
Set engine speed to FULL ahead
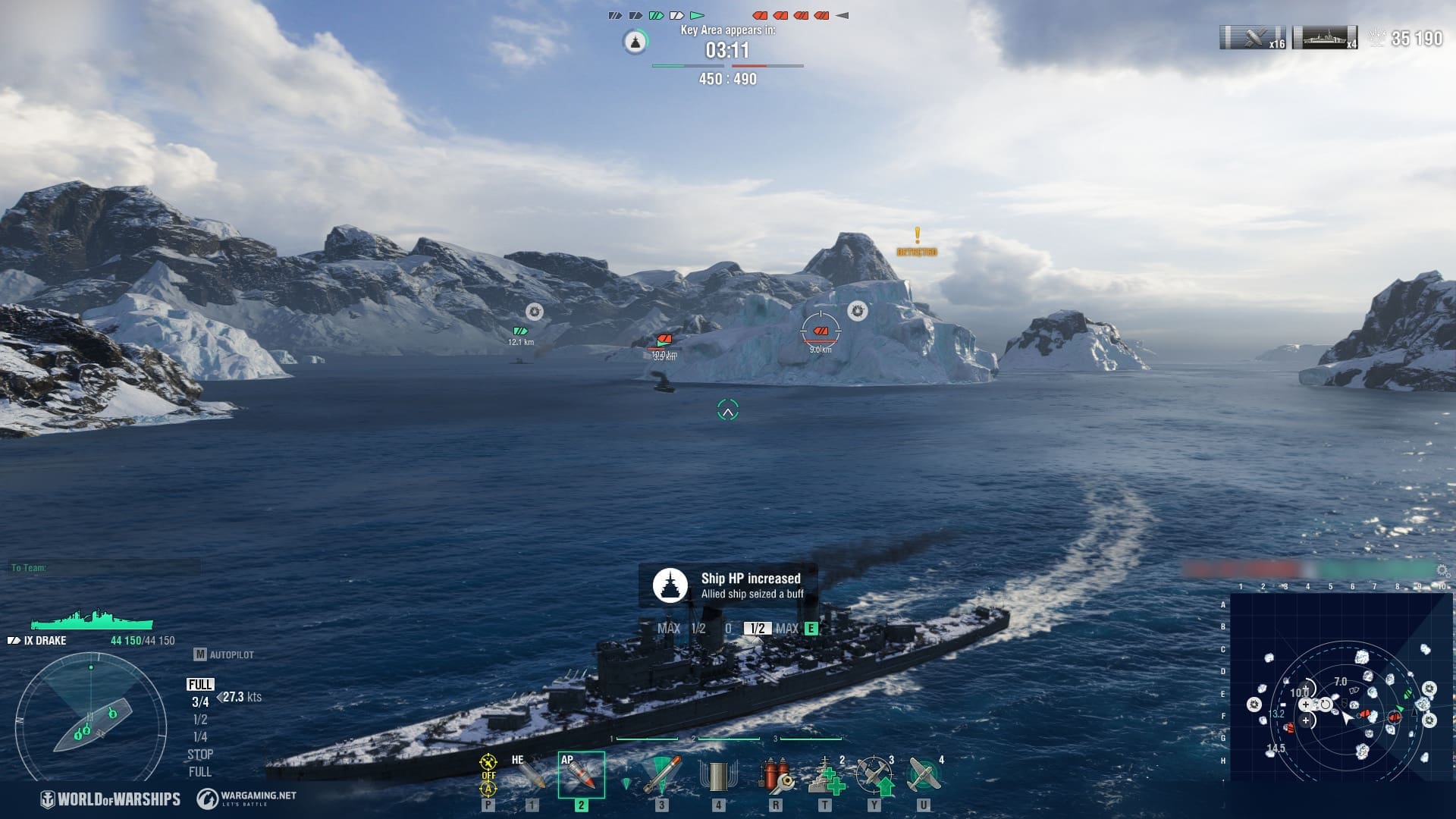coord(200,684)
